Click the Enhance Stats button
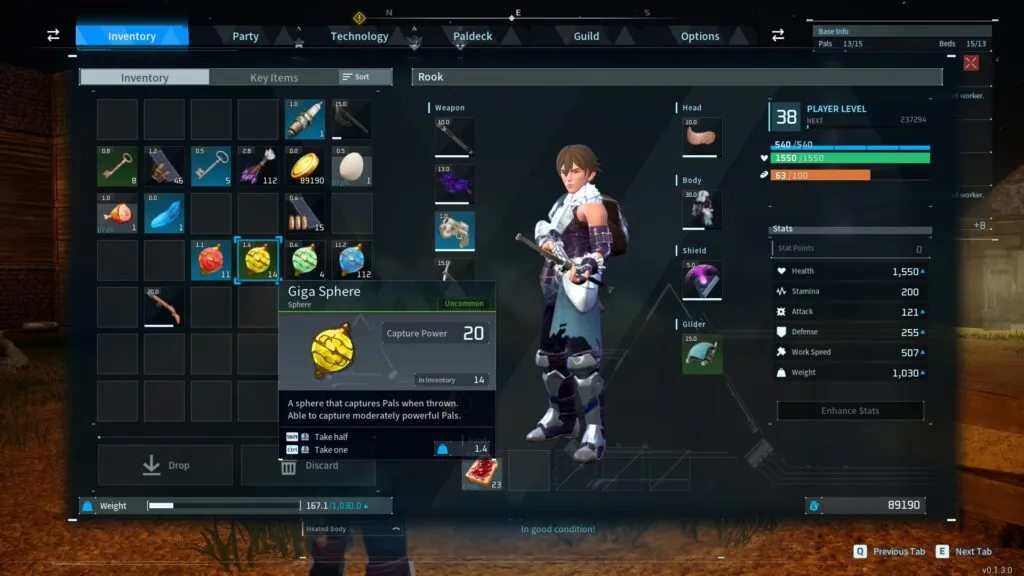1024x576 pixels. (850, 410)
